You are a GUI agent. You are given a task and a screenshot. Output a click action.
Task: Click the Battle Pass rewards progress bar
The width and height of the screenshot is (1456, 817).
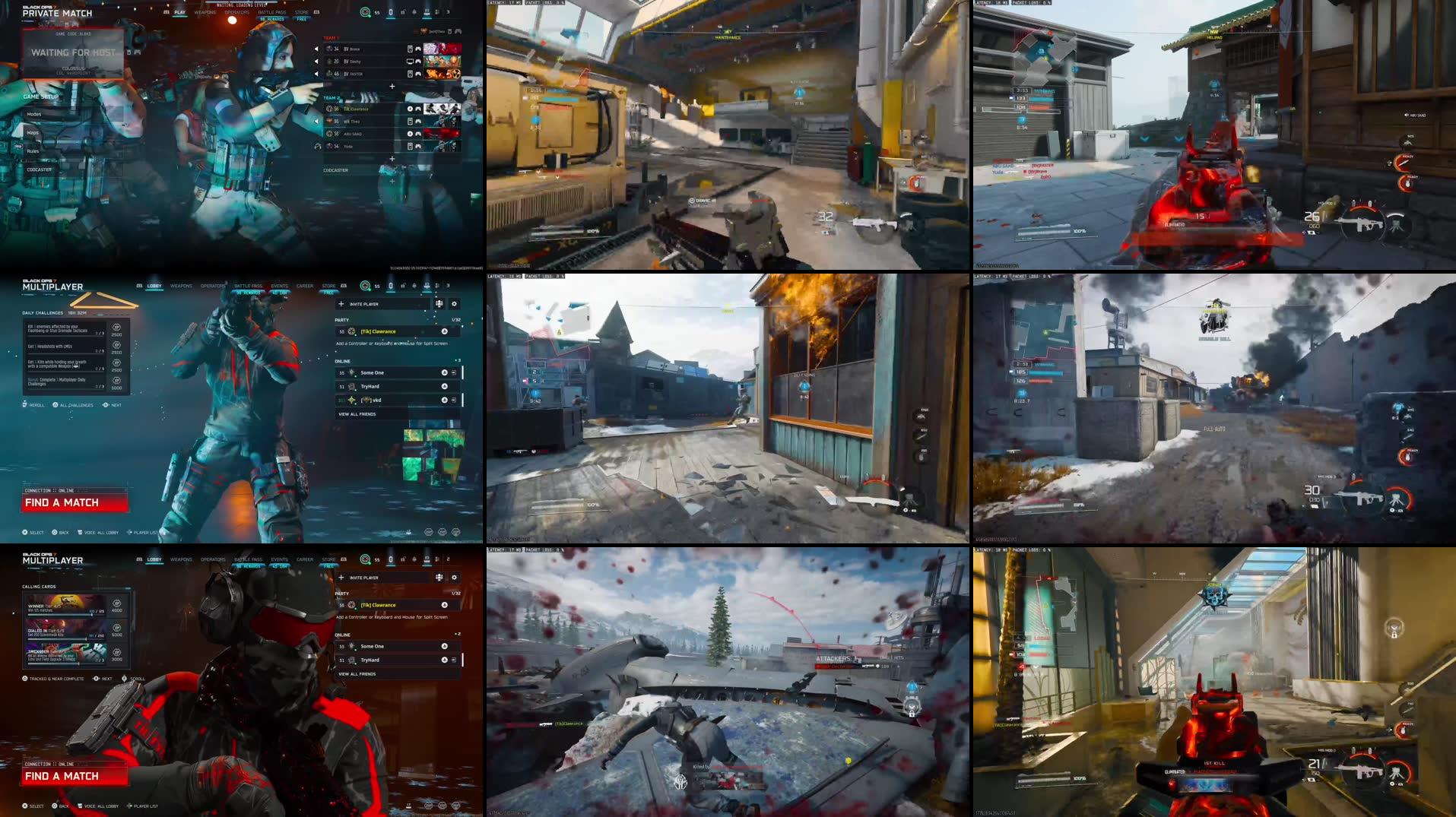[x=272, y=19]
